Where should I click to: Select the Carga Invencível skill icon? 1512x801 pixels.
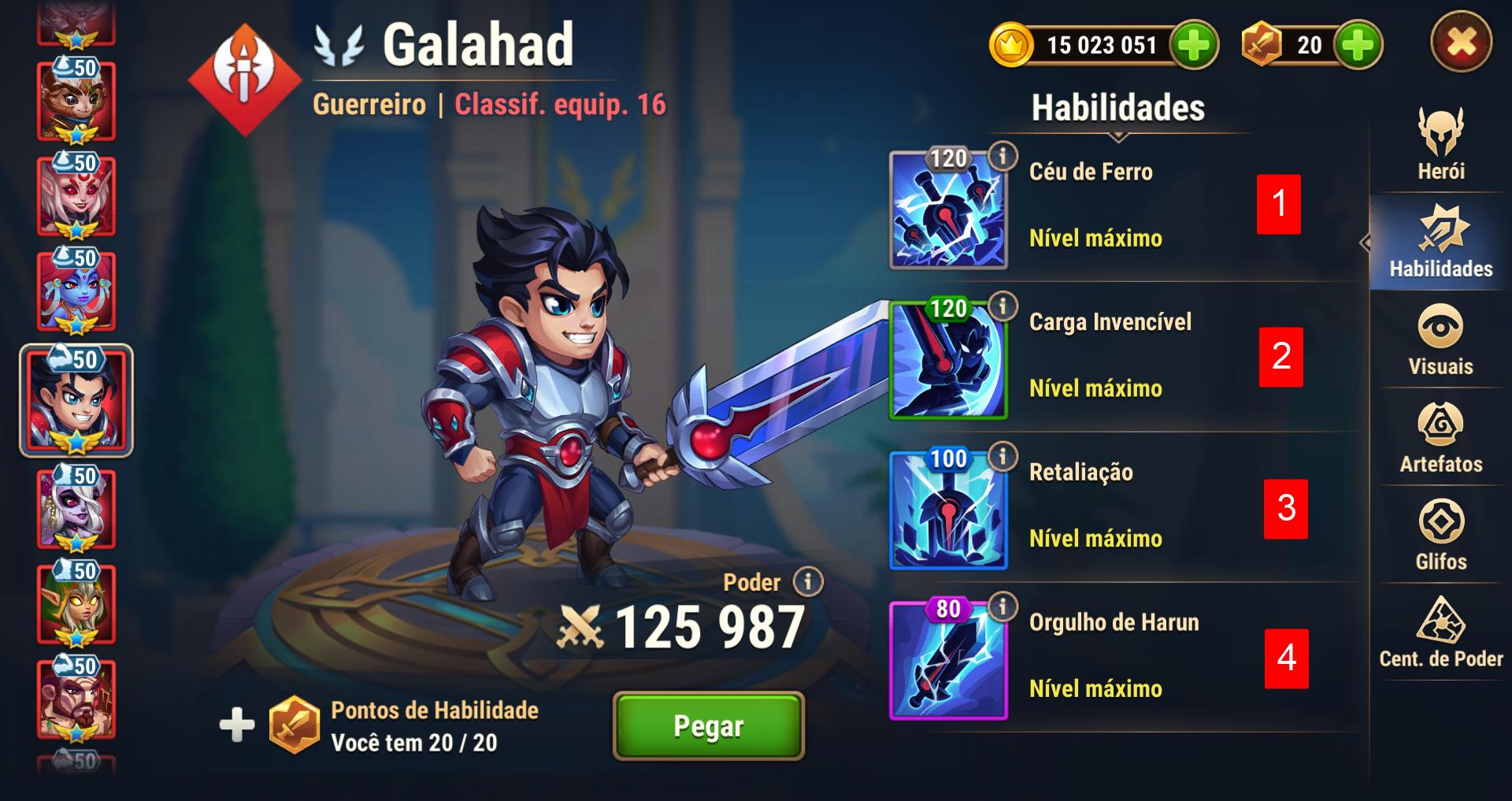click(x=948, y=360)
